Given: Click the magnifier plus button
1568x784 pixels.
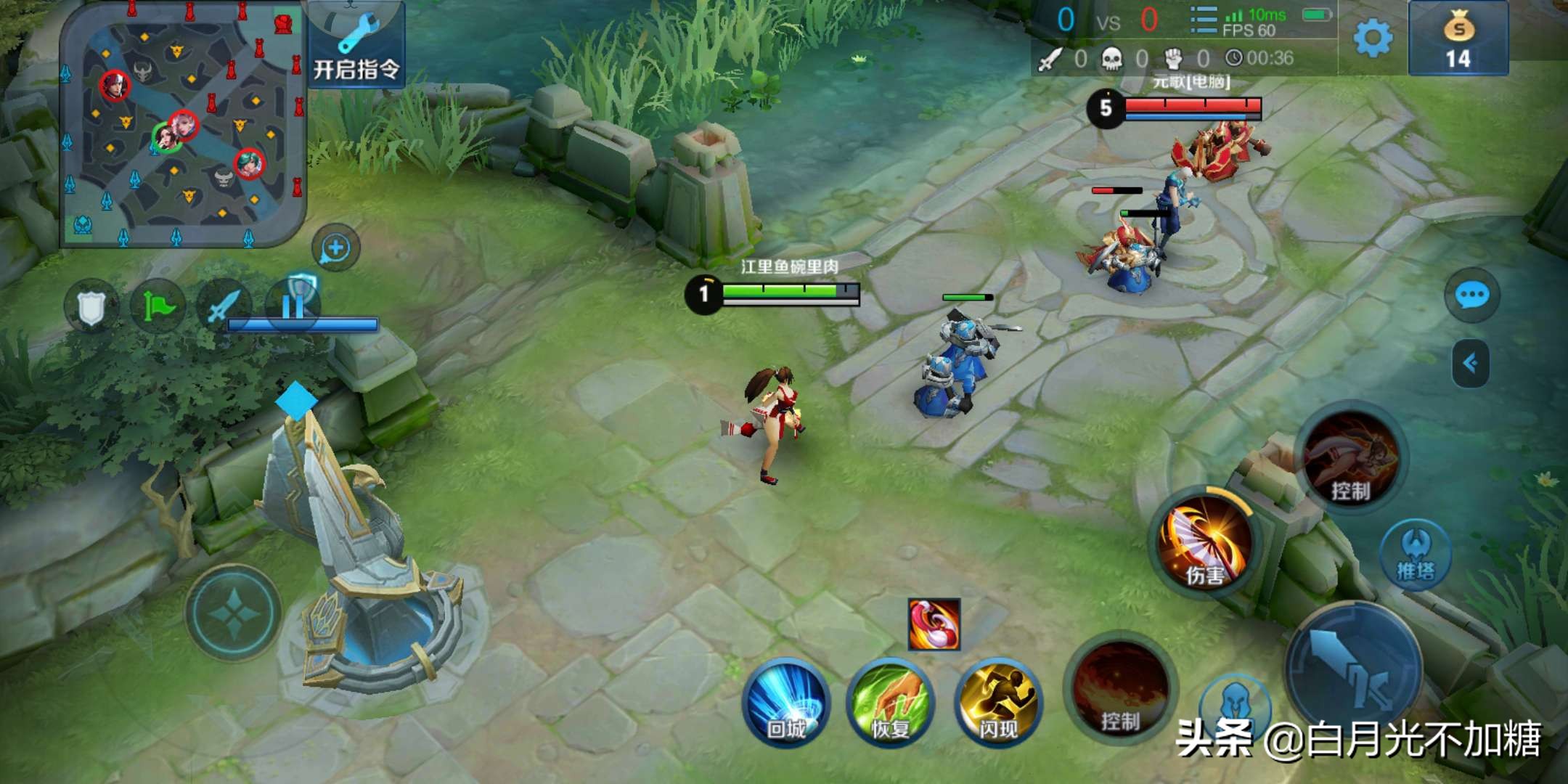Looking at the screenshot, I should tap(335, 248).
